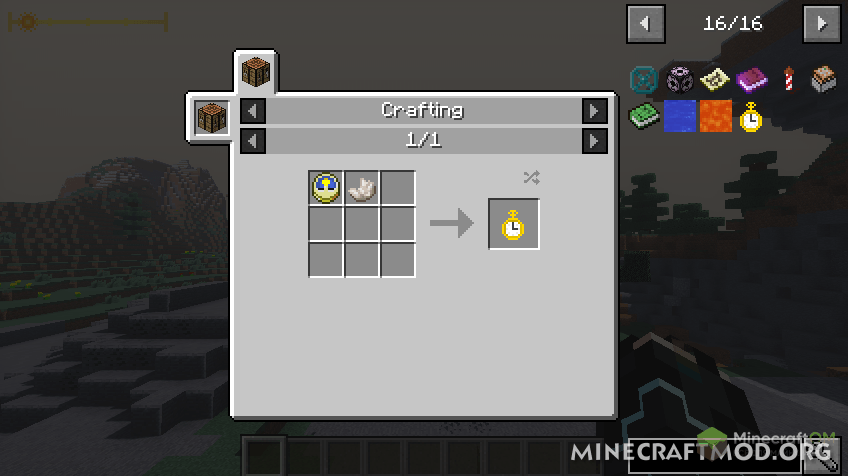The width and height of the screenshot is (848, 476).
Task: Click the golden pocket watch output slot
Action: coord(513,224)
